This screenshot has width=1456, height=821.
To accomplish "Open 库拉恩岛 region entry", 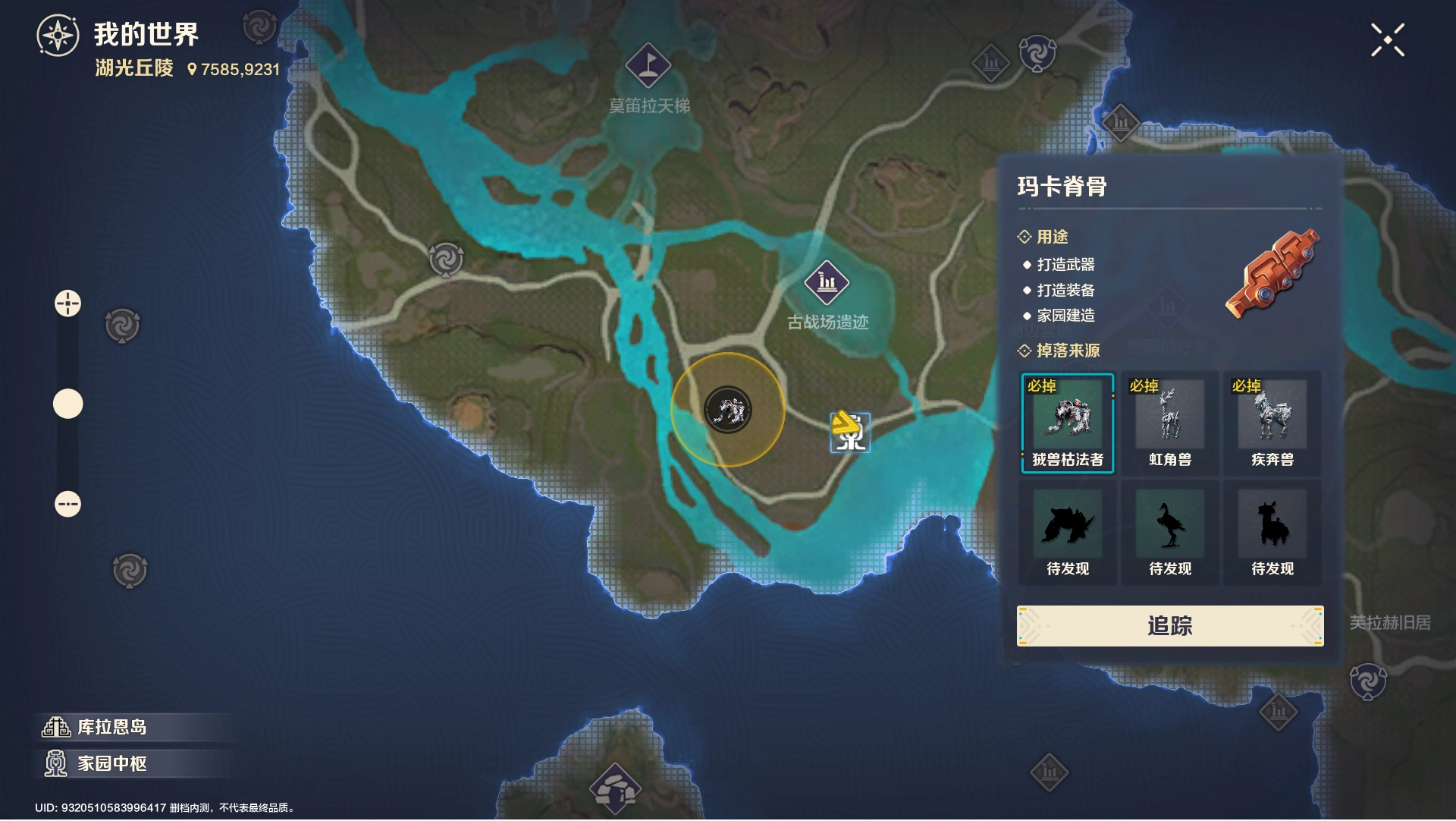I will pyautogui.click(x=111, y=727).
